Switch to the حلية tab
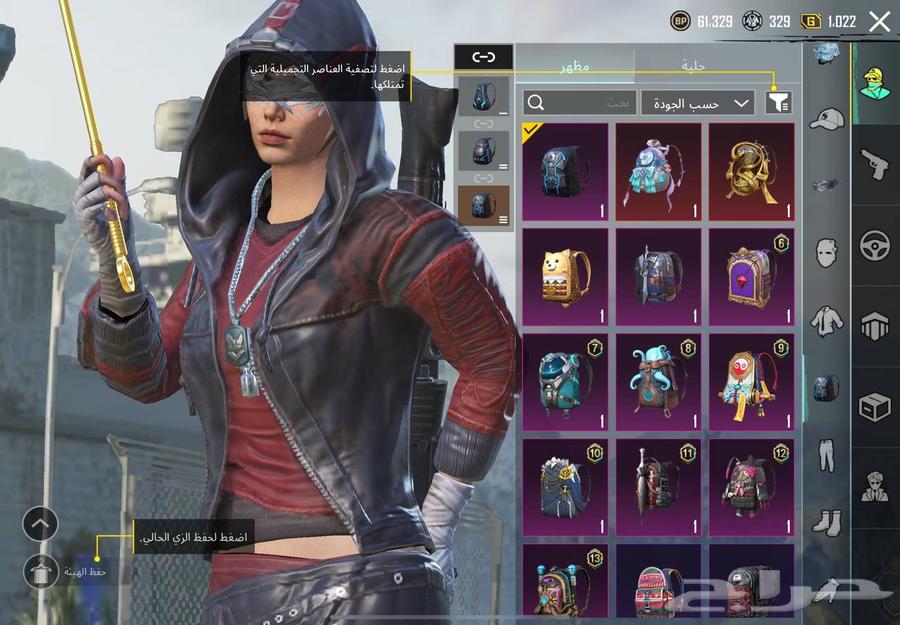The image size is (900, 625). [694, 64]
